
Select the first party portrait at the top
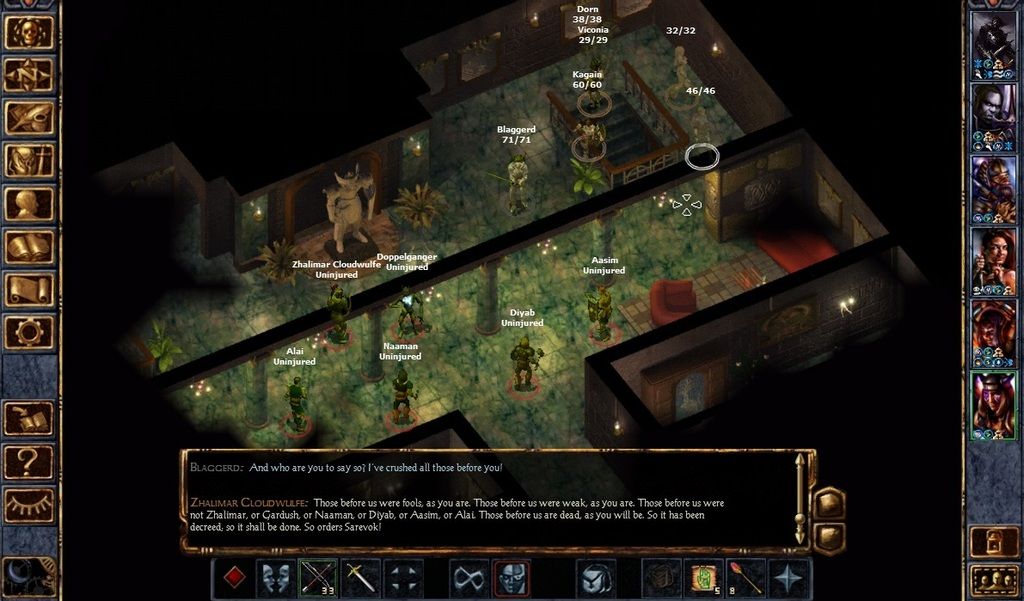(x=994, y=44)
